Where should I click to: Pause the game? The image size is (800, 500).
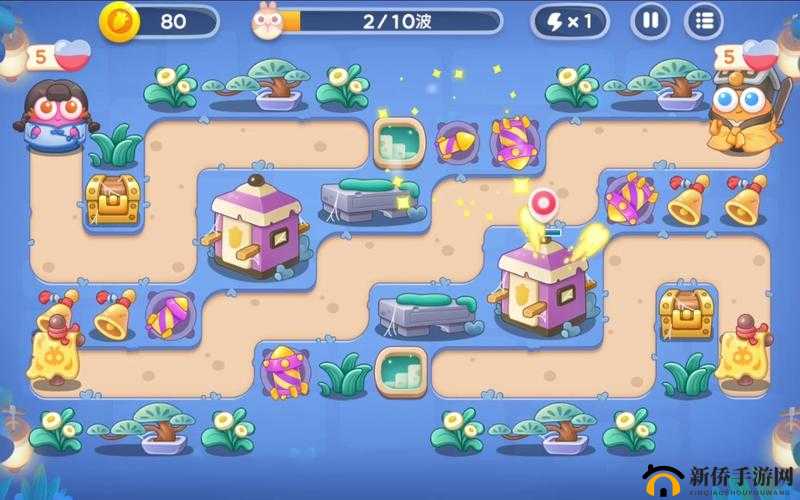[x=651, y=20]
